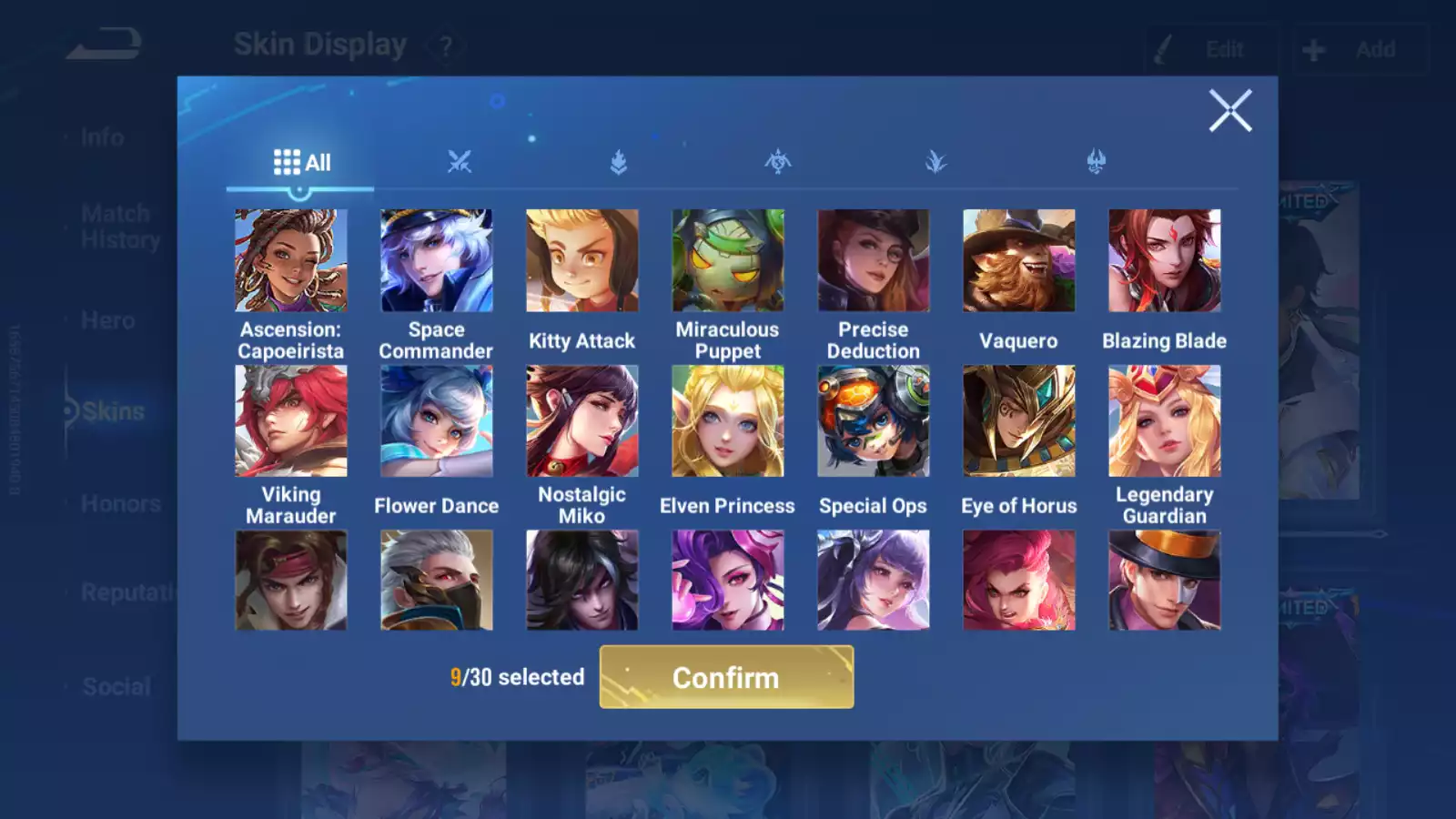This screenshot has height=819, width=1456.
Task: Choose the Space Commander skin
Action: point(437,261)
